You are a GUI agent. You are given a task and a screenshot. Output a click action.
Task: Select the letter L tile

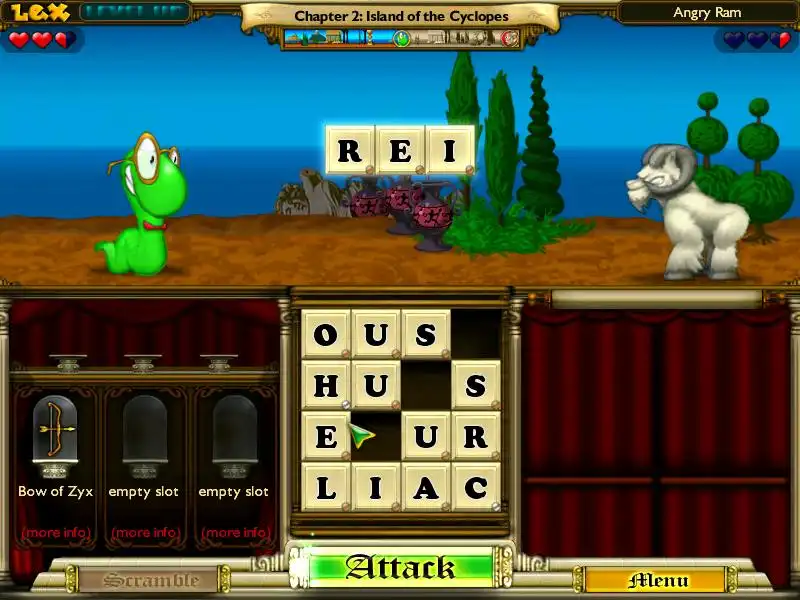(326, 488)
